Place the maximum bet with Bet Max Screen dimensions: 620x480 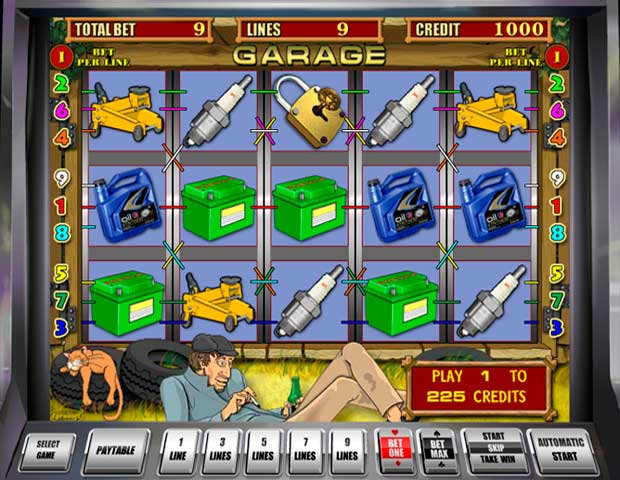[438, 450]
